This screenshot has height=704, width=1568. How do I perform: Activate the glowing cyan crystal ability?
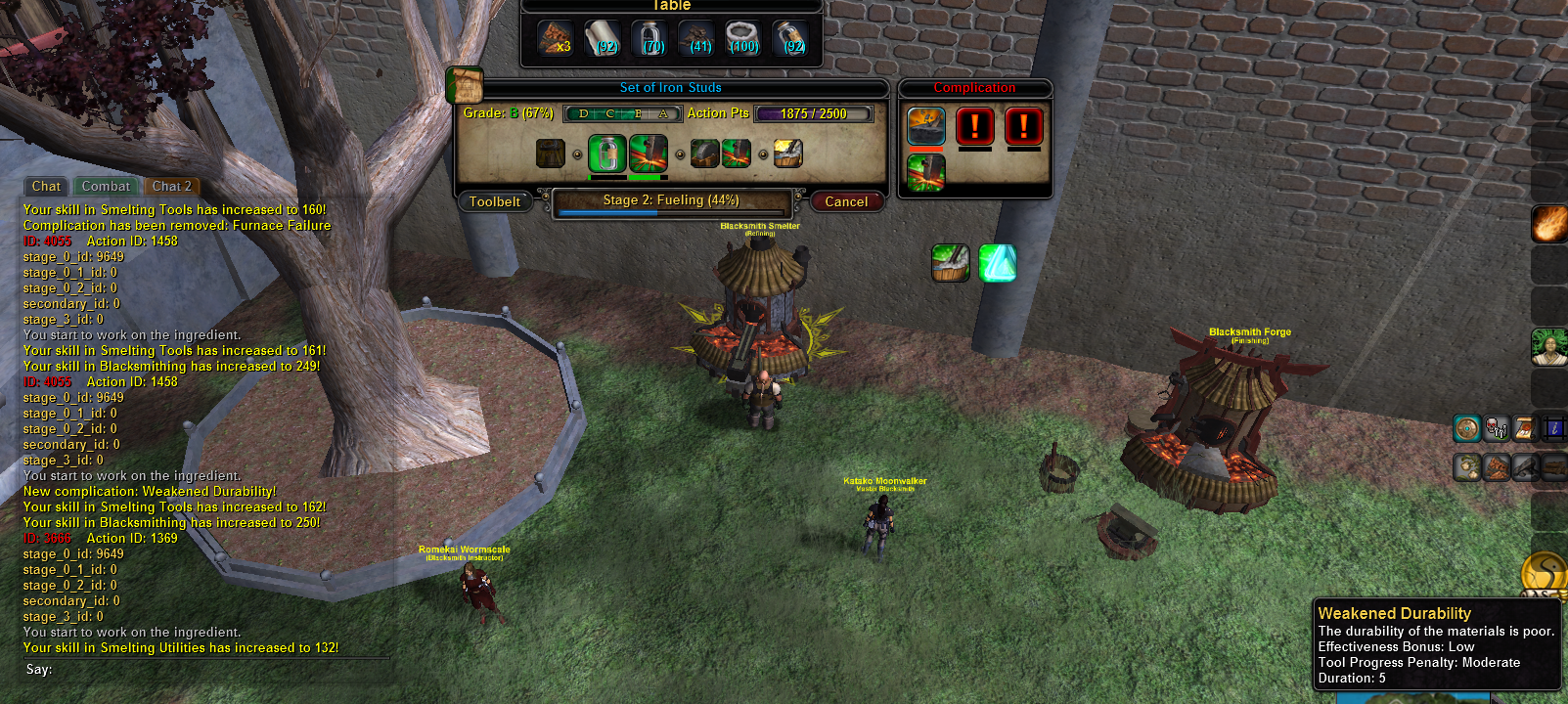pyautogui.click(x=998, y=263)
